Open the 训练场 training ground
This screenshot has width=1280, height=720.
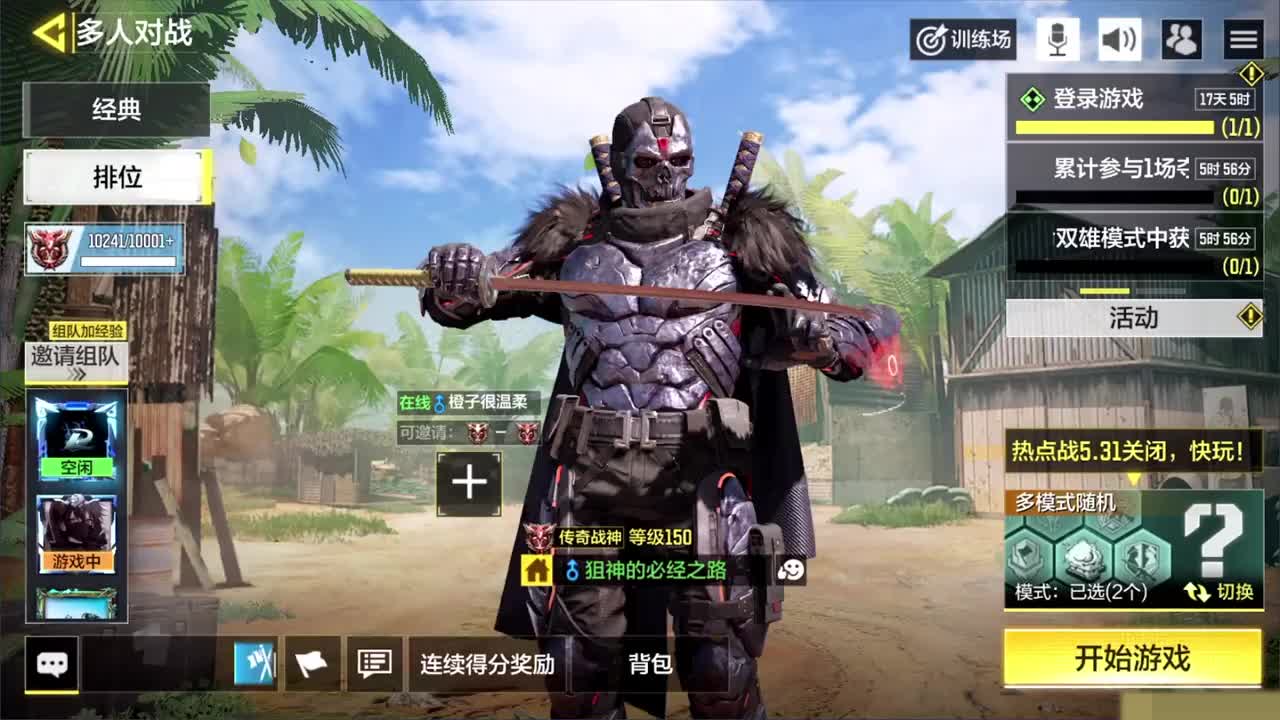pos(962,40)
